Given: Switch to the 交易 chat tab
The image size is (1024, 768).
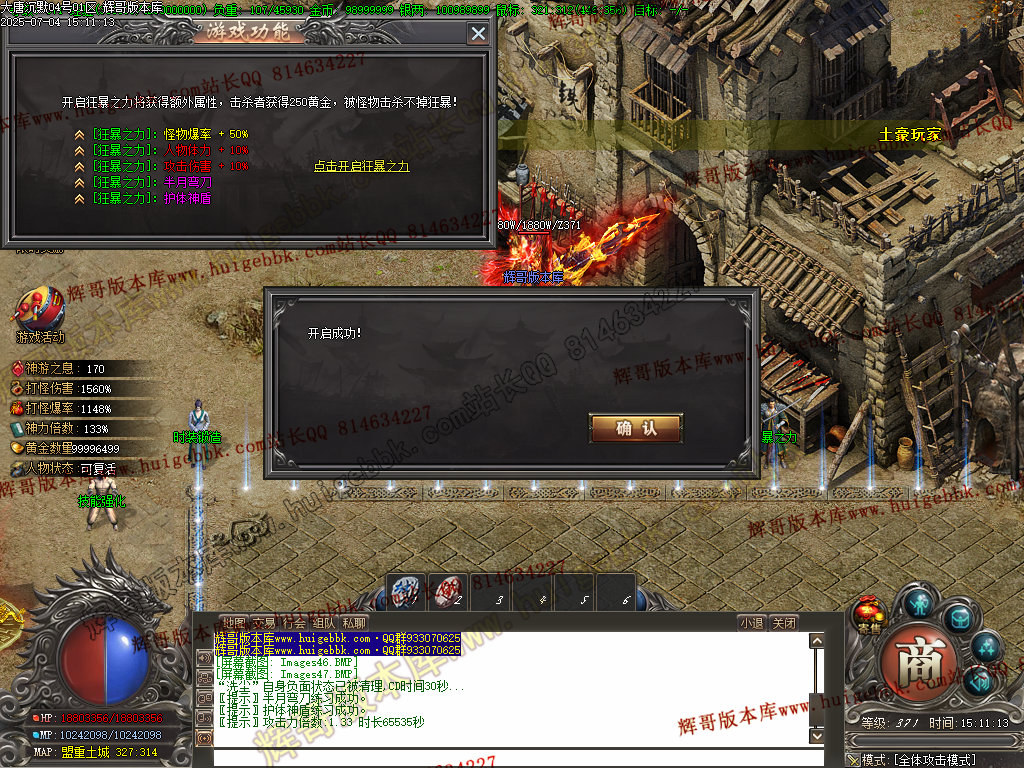Looking at the screenshot, I should pos(263,623).
